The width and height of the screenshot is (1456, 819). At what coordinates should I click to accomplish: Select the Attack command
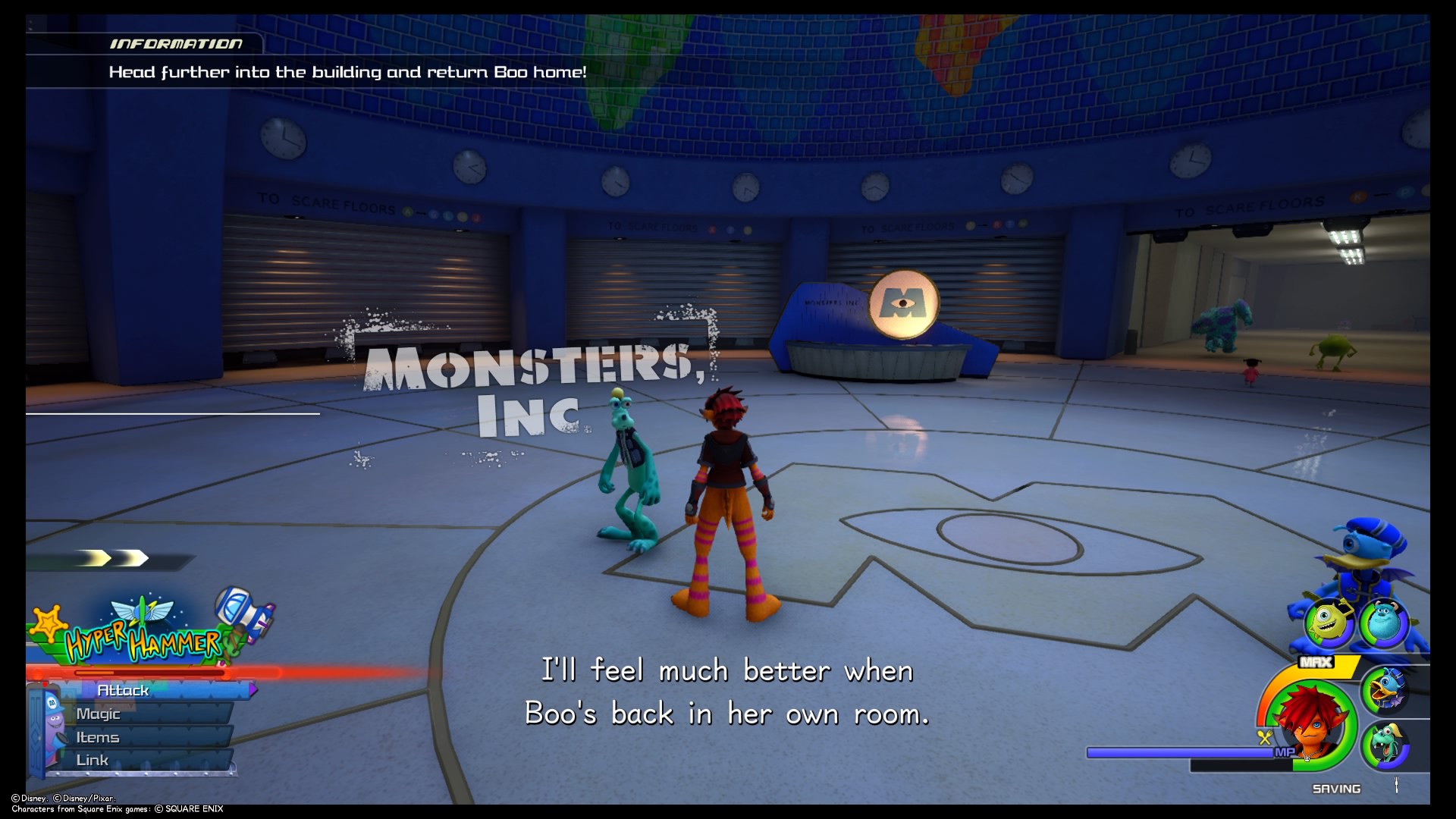coord(124,690)
